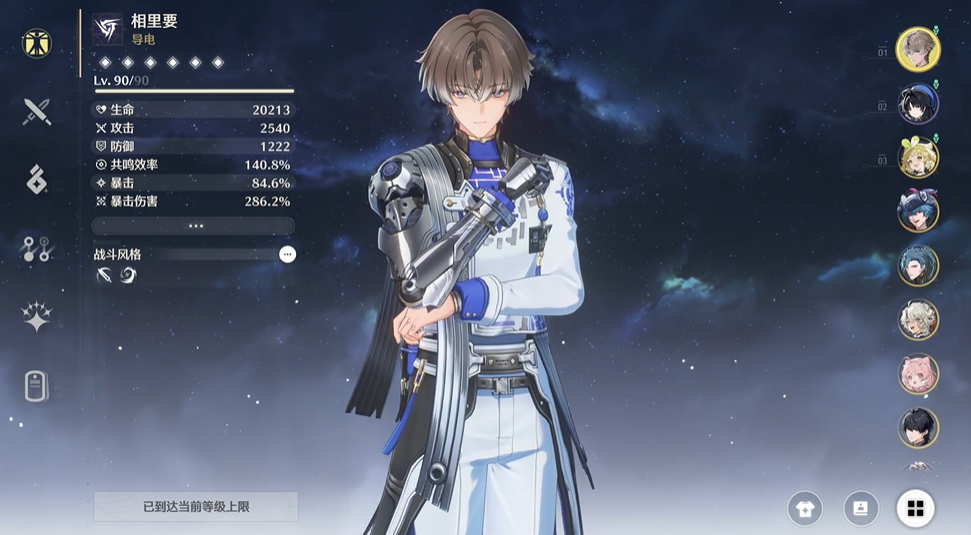Image resolution: width=971 pixels, height=535 pixels.
Task: Expand the full stat list with the ellipsis bar
Action: pos(194,226)
